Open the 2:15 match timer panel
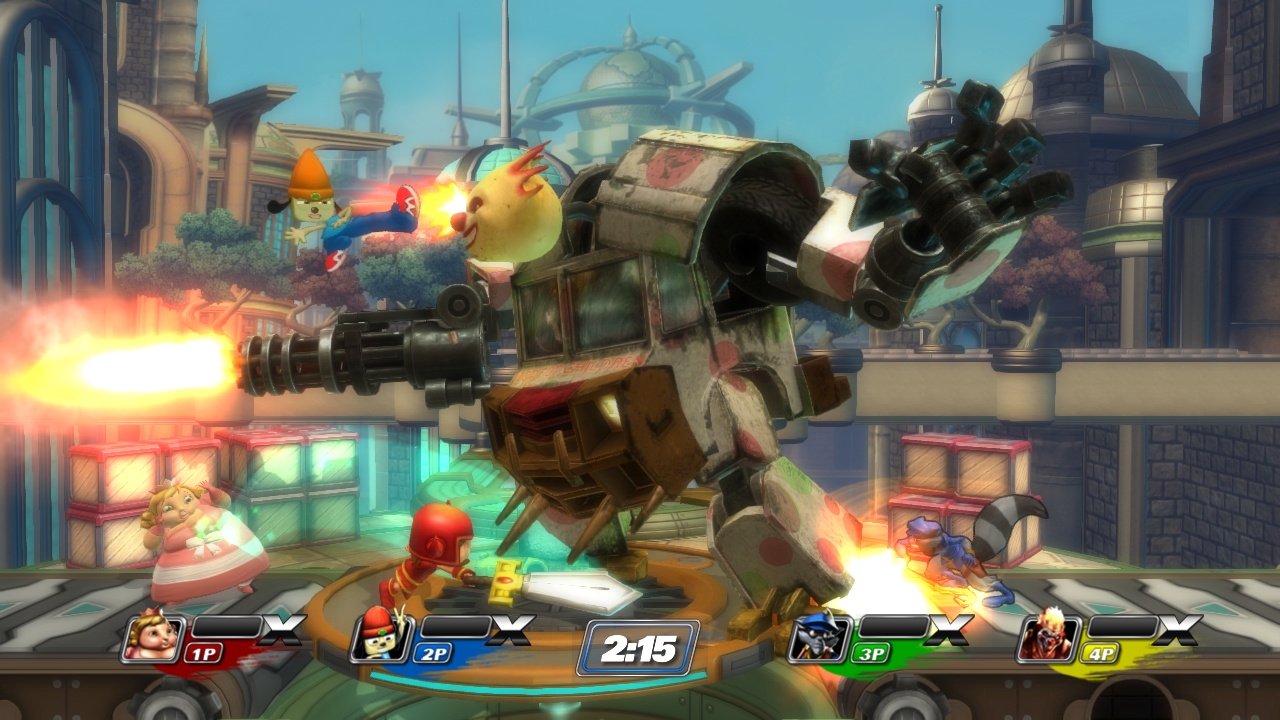This screenshot has height=720, width=1280. (x=639, y=649)
